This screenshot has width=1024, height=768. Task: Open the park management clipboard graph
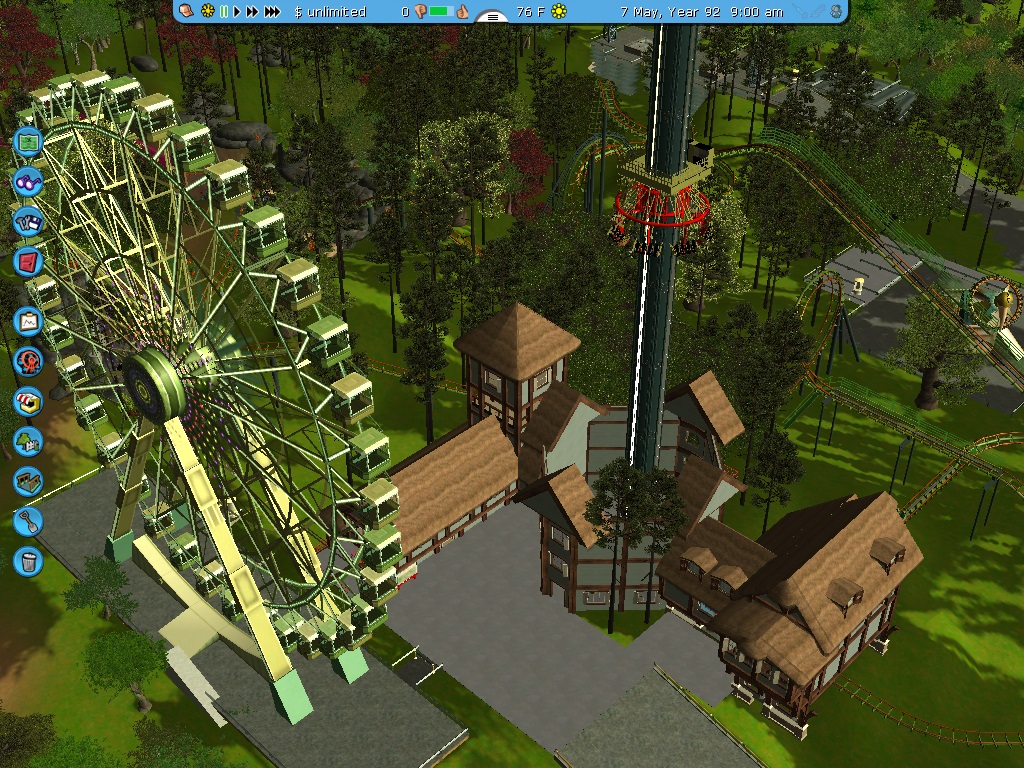pos(27,322)
